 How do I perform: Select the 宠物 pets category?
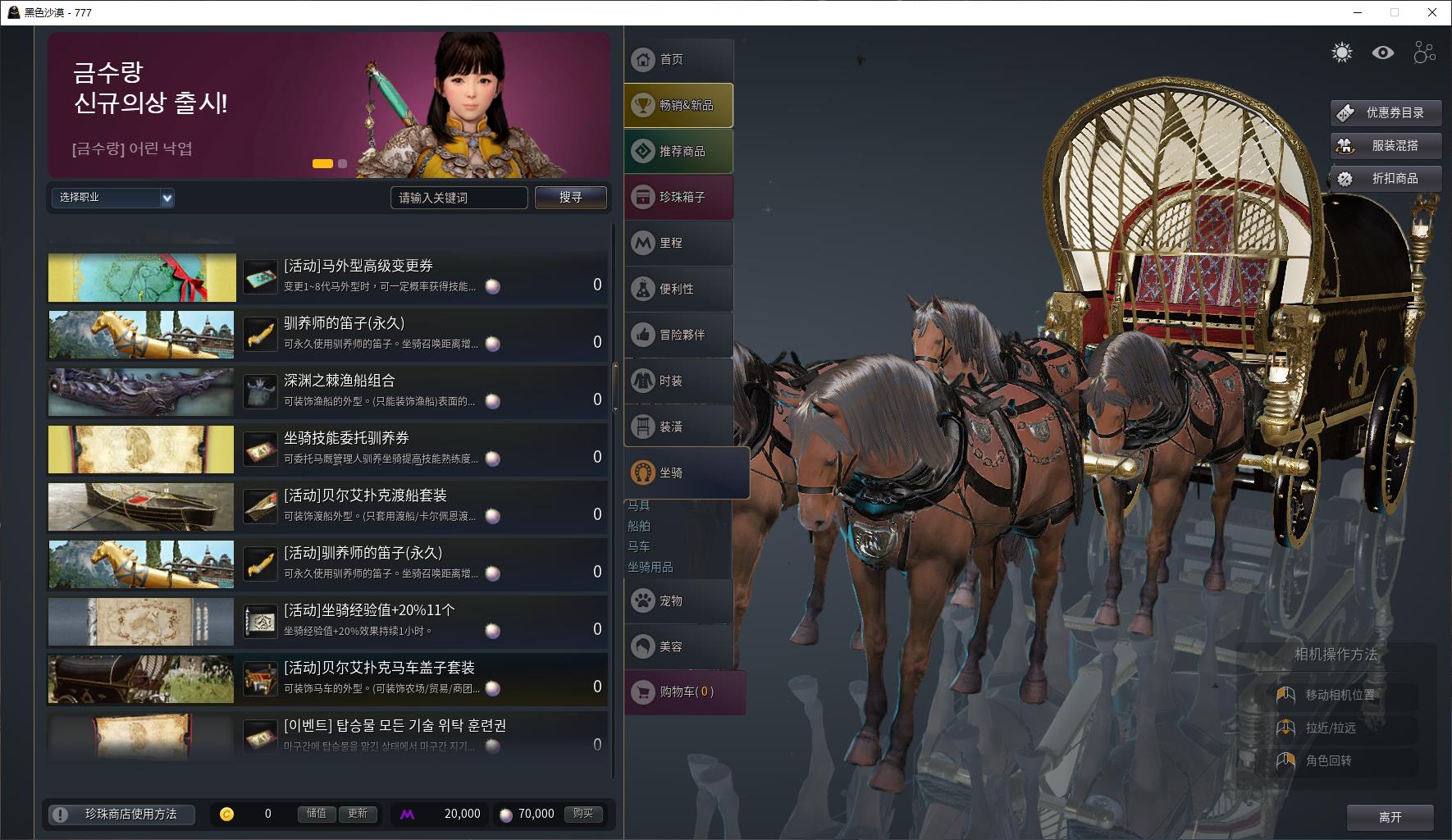[678, 601]
